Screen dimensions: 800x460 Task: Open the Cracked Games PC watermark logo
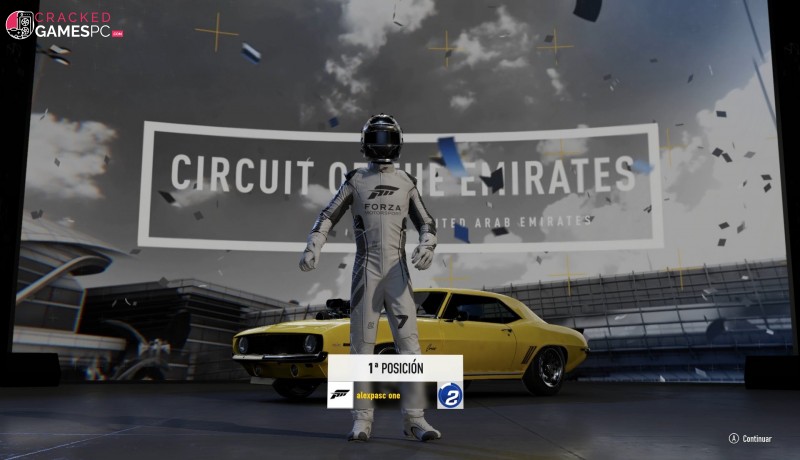click(64, 24)
